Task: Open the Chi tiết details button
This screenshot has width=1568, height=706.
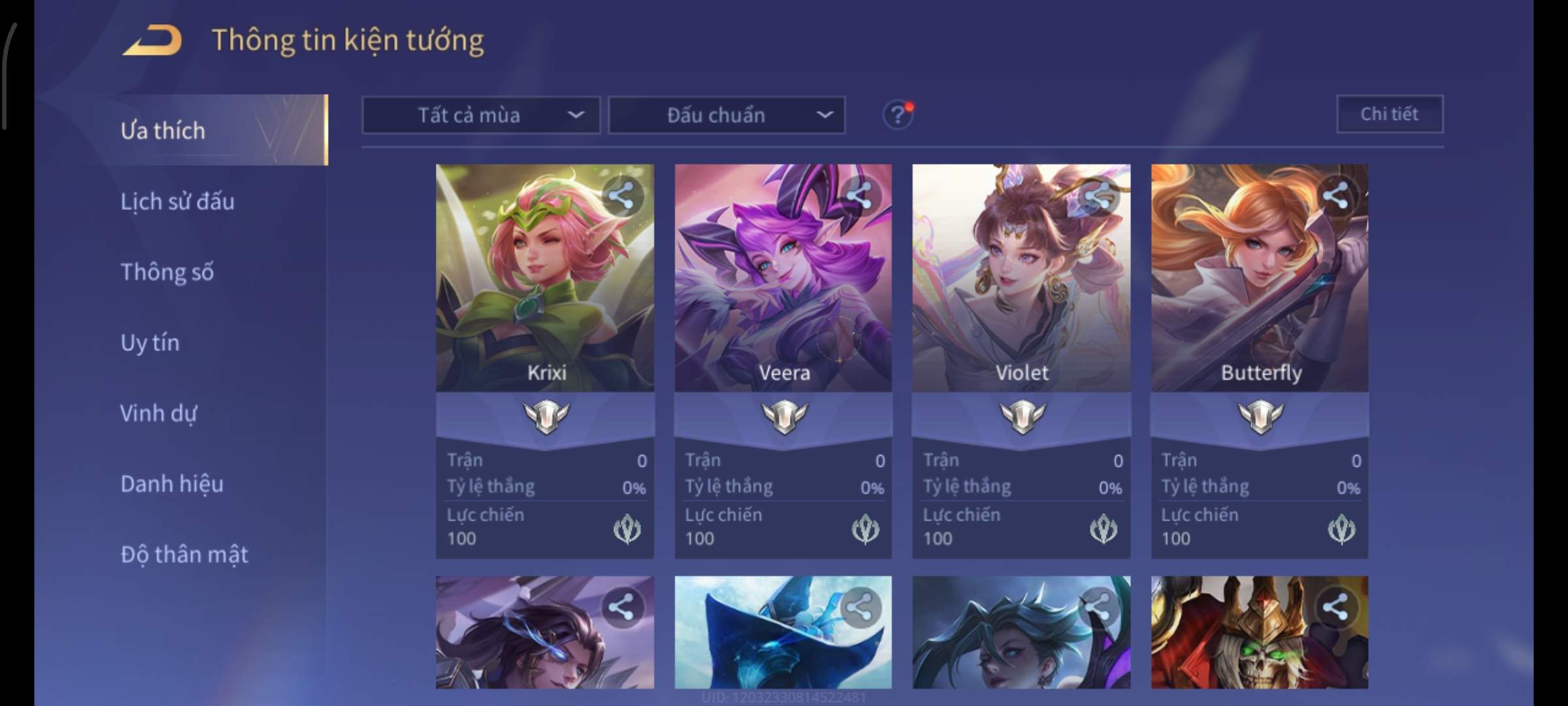Action: pyautogui.click(x=1390, y=114)
